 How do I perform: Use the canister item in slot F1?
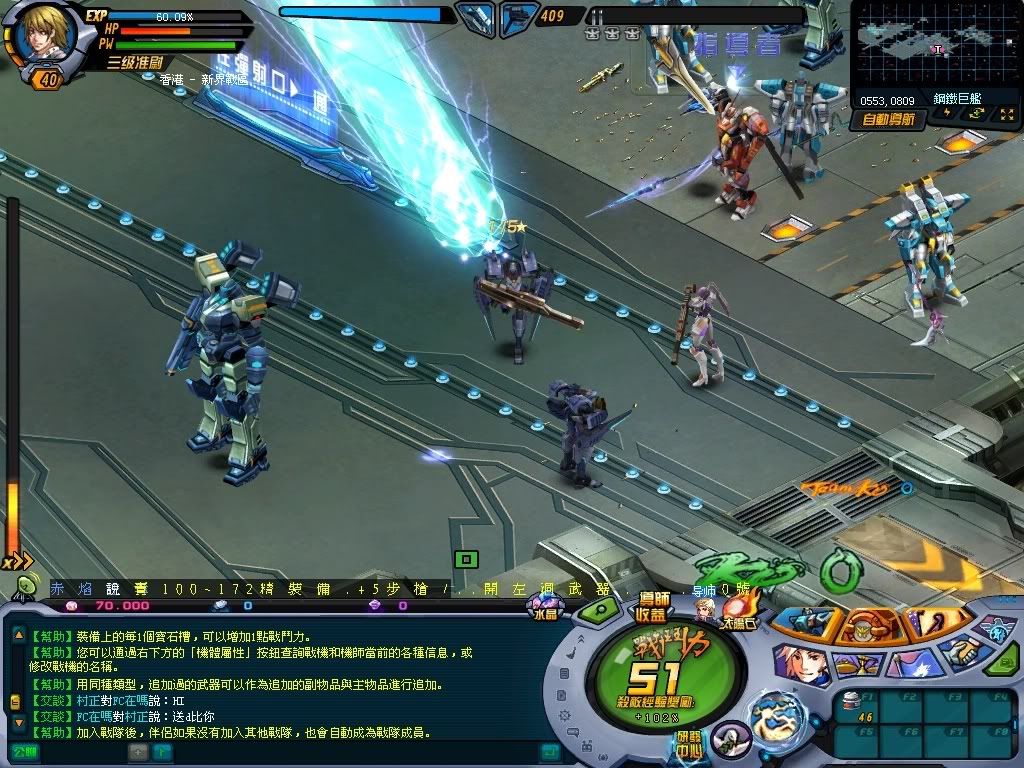(852, 702)
